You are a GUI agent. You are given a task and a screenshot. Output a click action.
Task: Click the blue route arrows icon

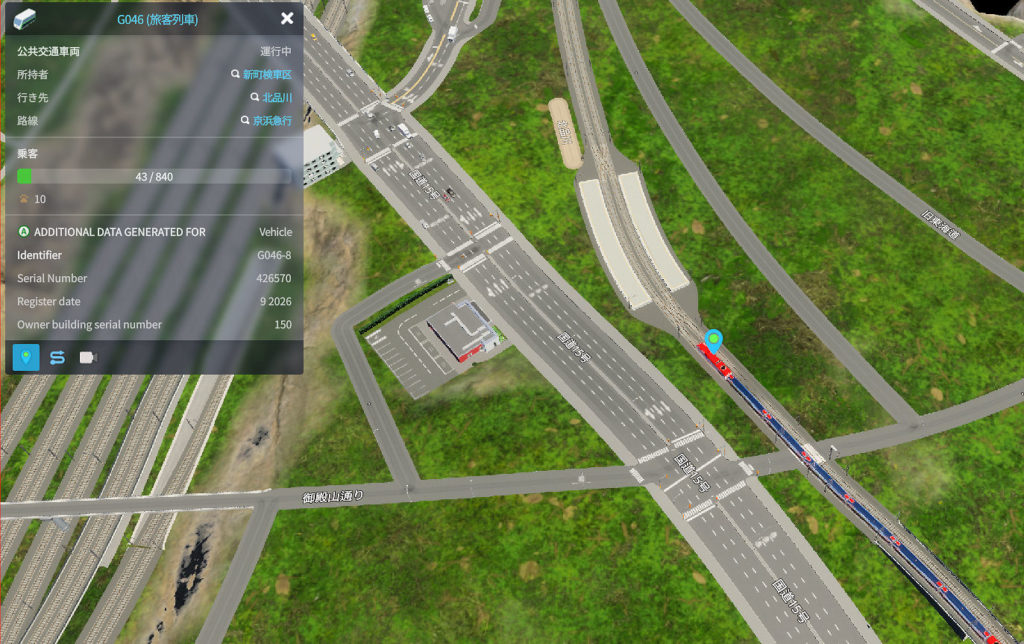[x=57, y=358]
